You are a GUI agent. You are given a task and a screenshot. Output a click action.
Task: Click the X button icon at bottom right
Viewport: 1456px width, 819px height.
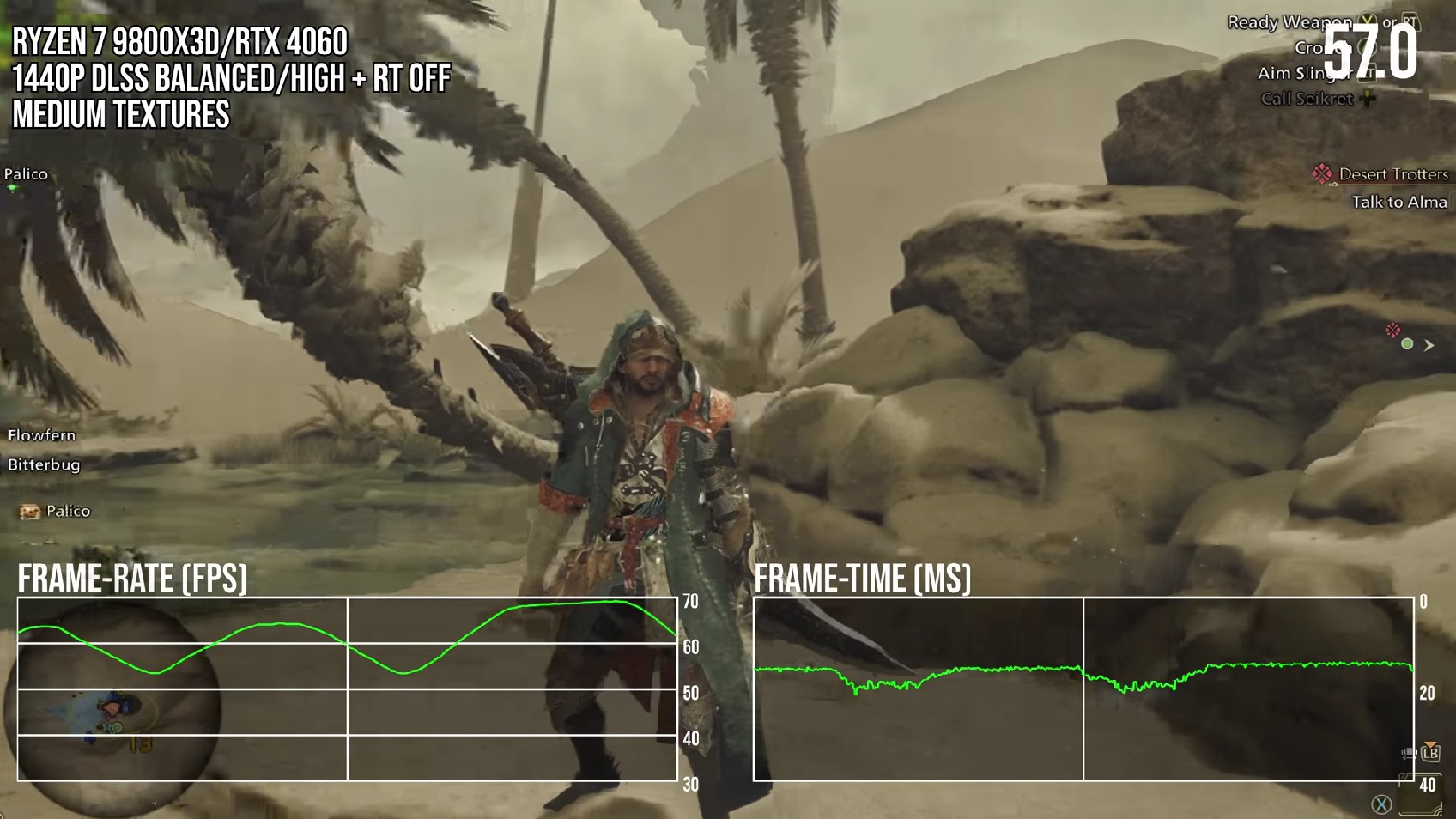click(x=1381, y=804)
